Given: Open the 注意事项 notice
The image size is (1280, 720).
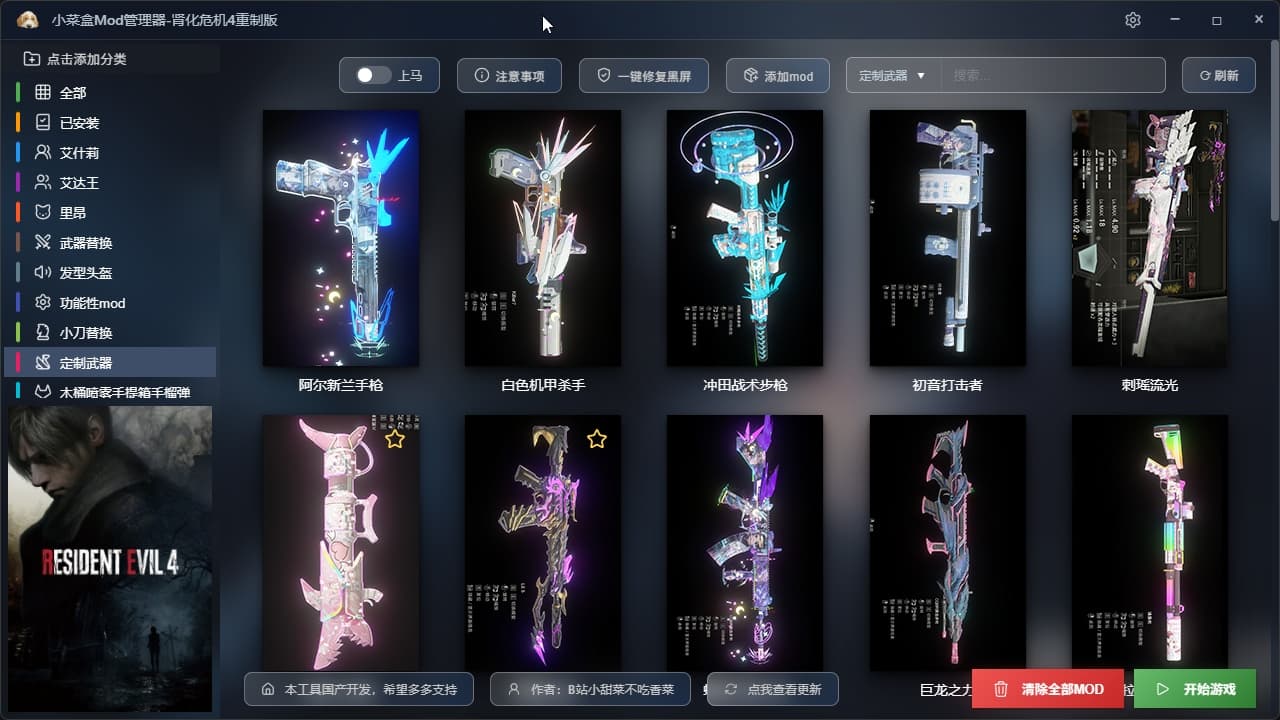Looking at the screenshot, I should pyautogui.click(x=509, y=76).
